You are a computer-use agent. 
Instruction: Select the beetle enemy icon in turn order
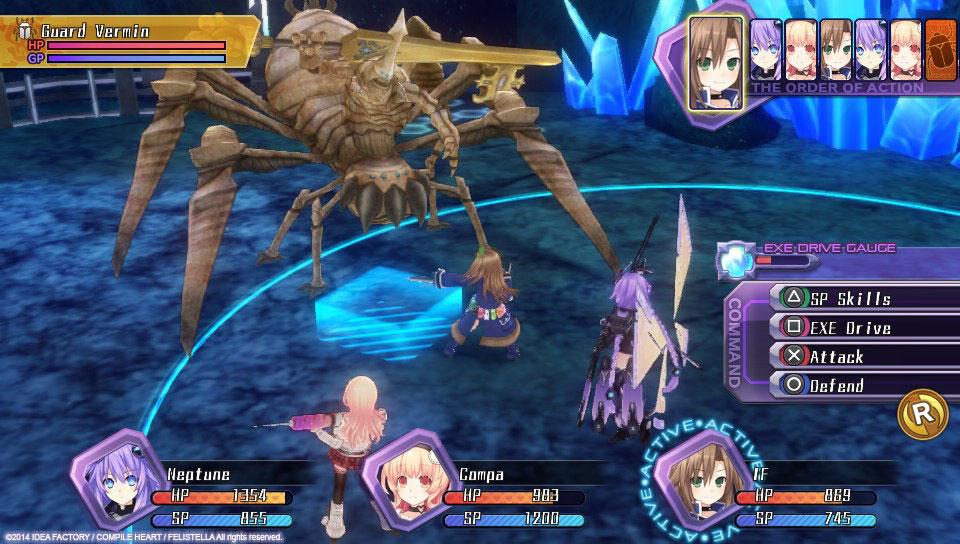coord(939,50)
